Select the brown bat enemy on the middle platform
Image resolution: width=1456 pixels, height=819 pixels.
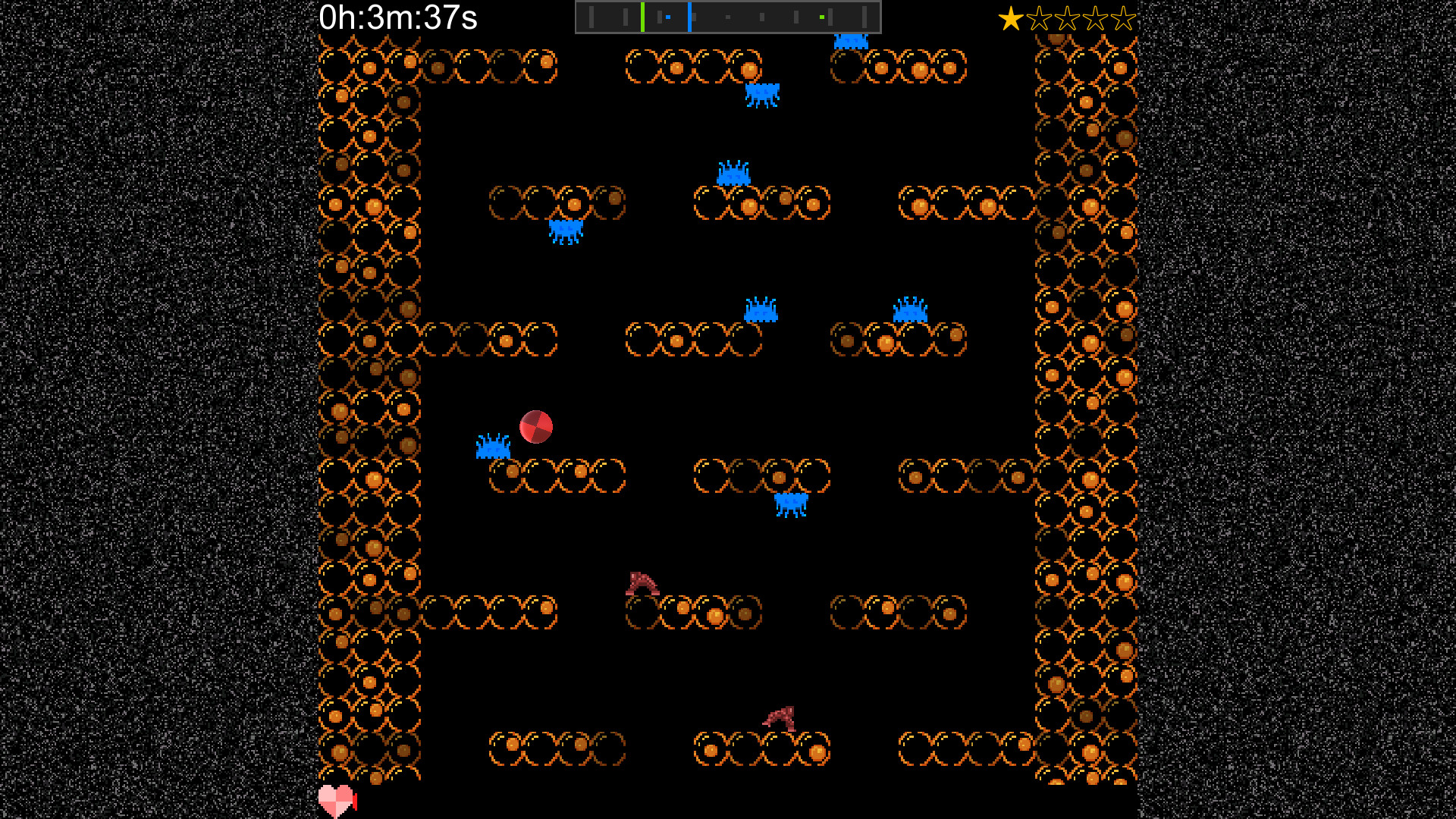pyautogui.click(x=642, y=583)
